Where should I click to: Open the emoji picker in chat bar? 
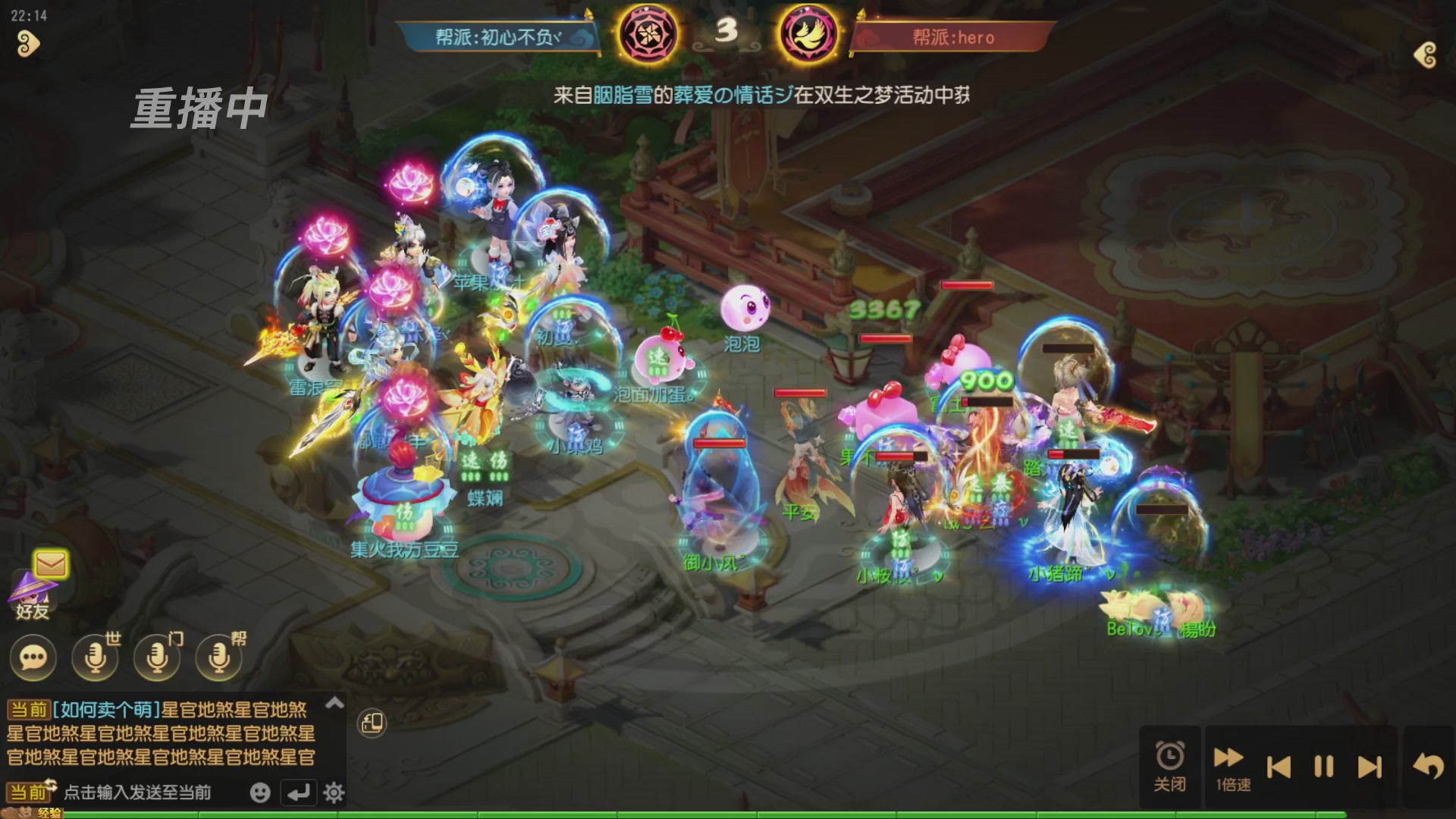[260, 791]
